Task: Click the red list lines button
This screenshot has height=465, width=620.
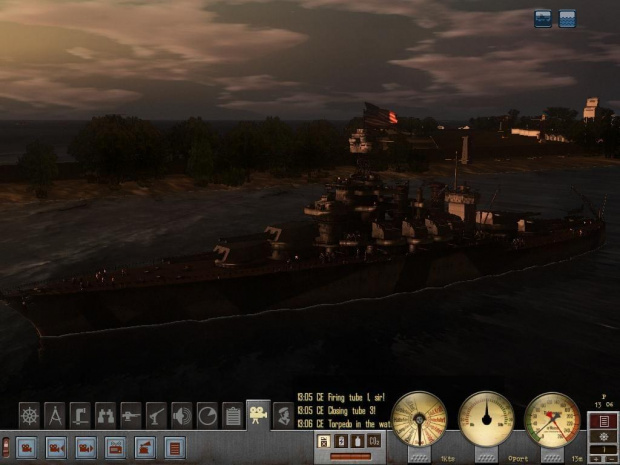Action: (x=175, y=447)
